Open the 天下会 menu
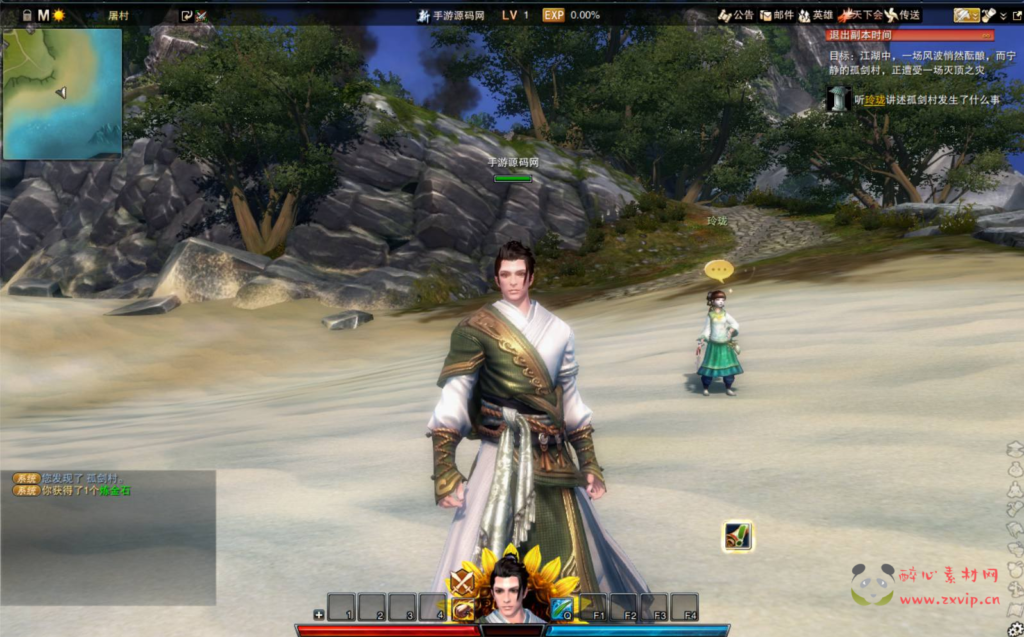Screen dimensions: 1024x637 click(862, 15)
